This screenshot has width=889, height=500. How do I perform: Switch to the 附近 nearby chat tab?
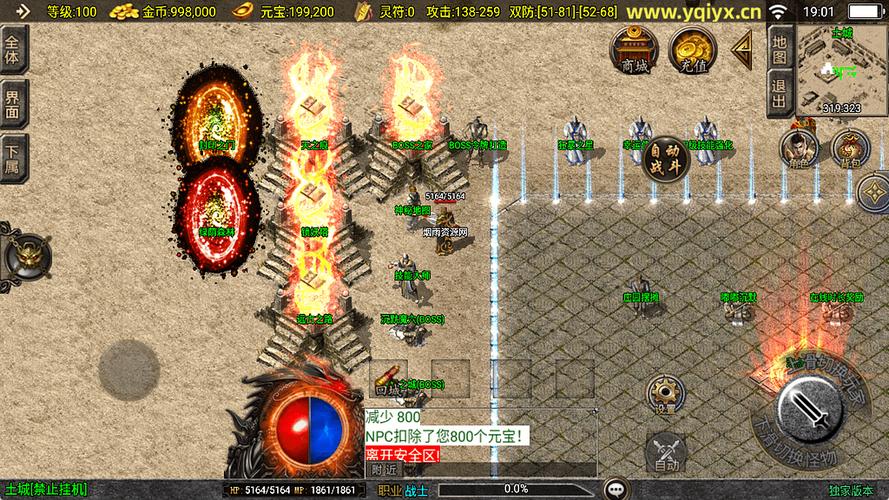click(383, 469)
